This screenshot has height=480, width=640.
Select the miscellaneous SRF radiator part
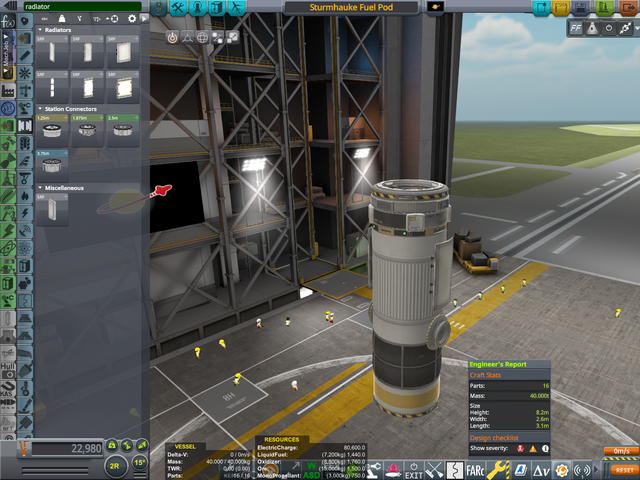[50, 210]
